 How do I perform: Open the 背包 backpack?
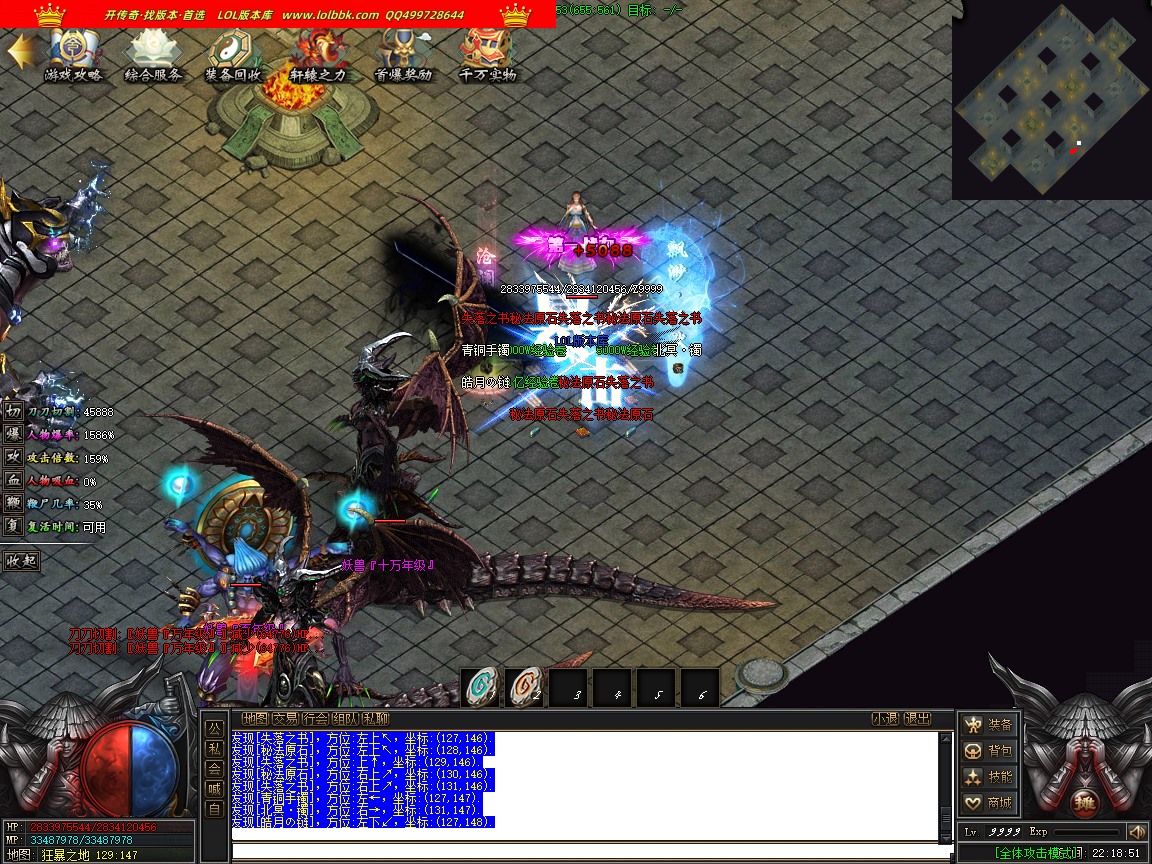coord(988,750)
